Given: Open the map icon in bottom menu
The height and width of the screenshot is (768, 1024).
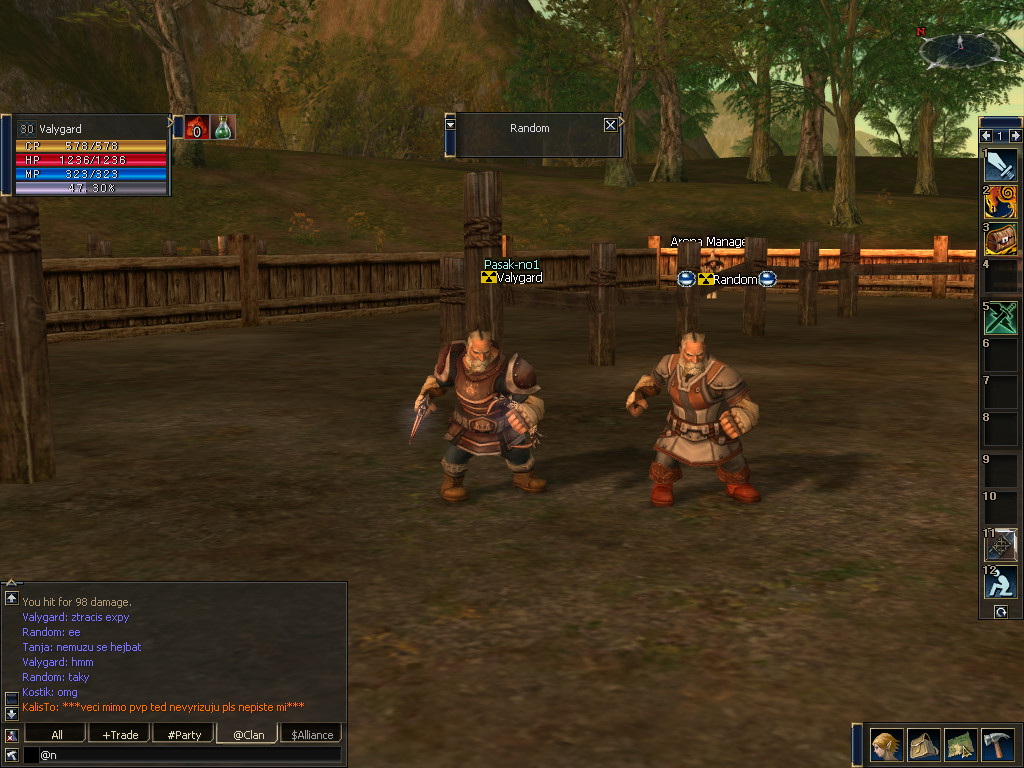Looking at the screenshot, I should [x=960, y=745].
